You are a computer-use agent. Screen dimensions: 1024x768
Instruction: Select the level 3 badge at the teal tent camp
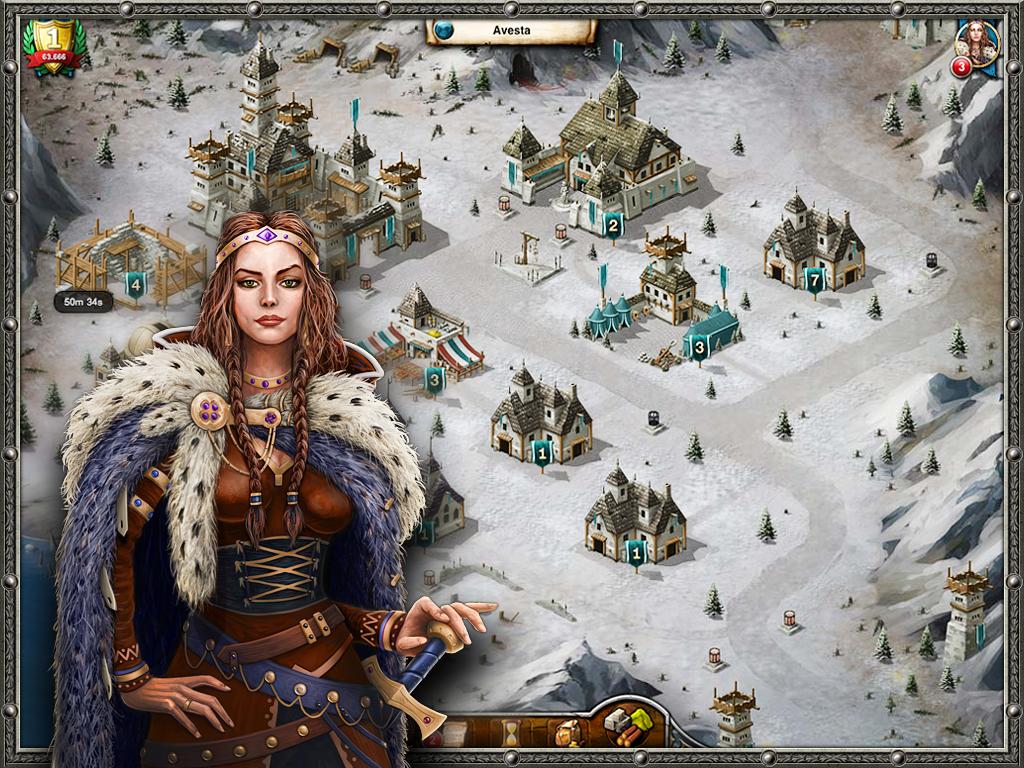point(699,348)
